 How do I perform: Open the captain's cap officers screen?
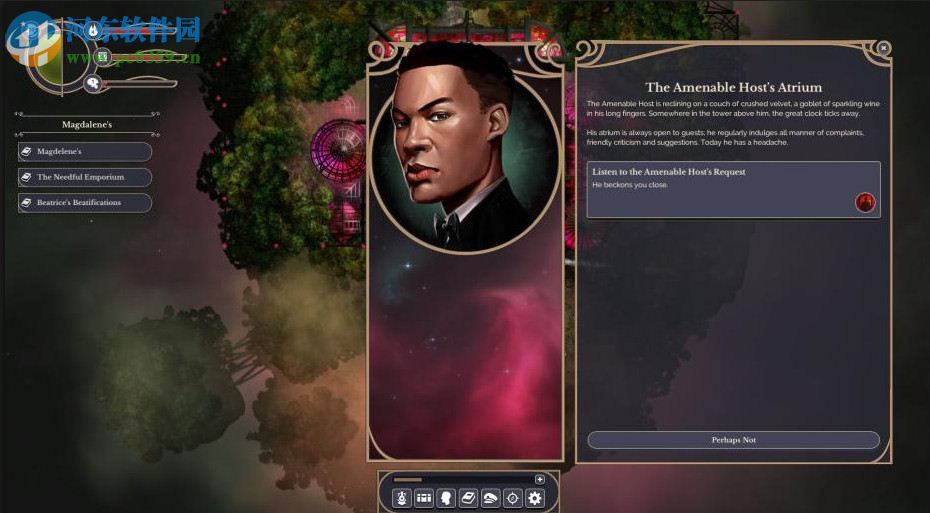(x=490, y=497)
